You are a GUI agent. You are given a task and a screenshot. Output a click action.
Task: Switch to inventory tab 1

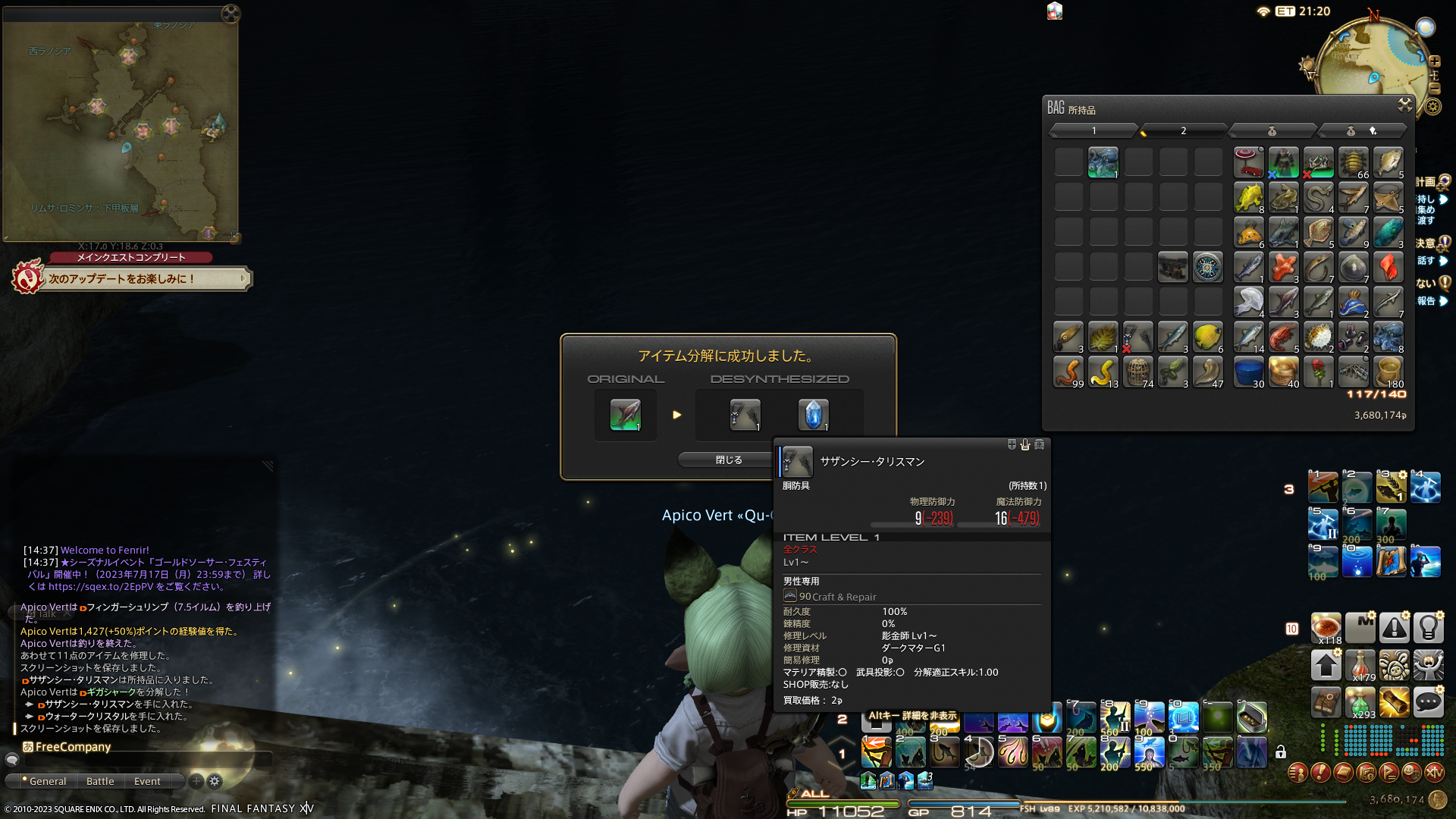point(1094,131)
